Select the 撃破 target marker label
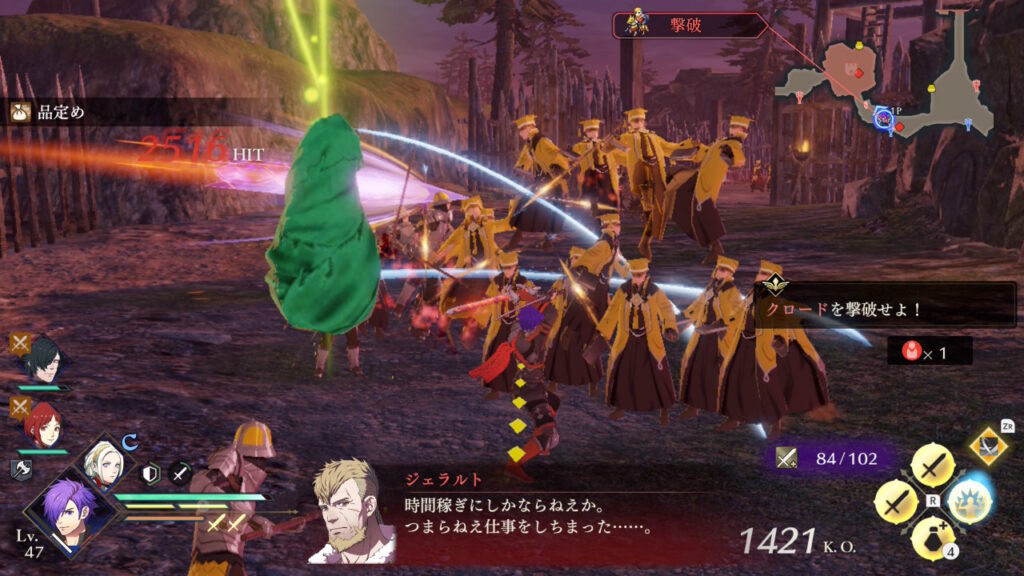 [x=688, y=24]
